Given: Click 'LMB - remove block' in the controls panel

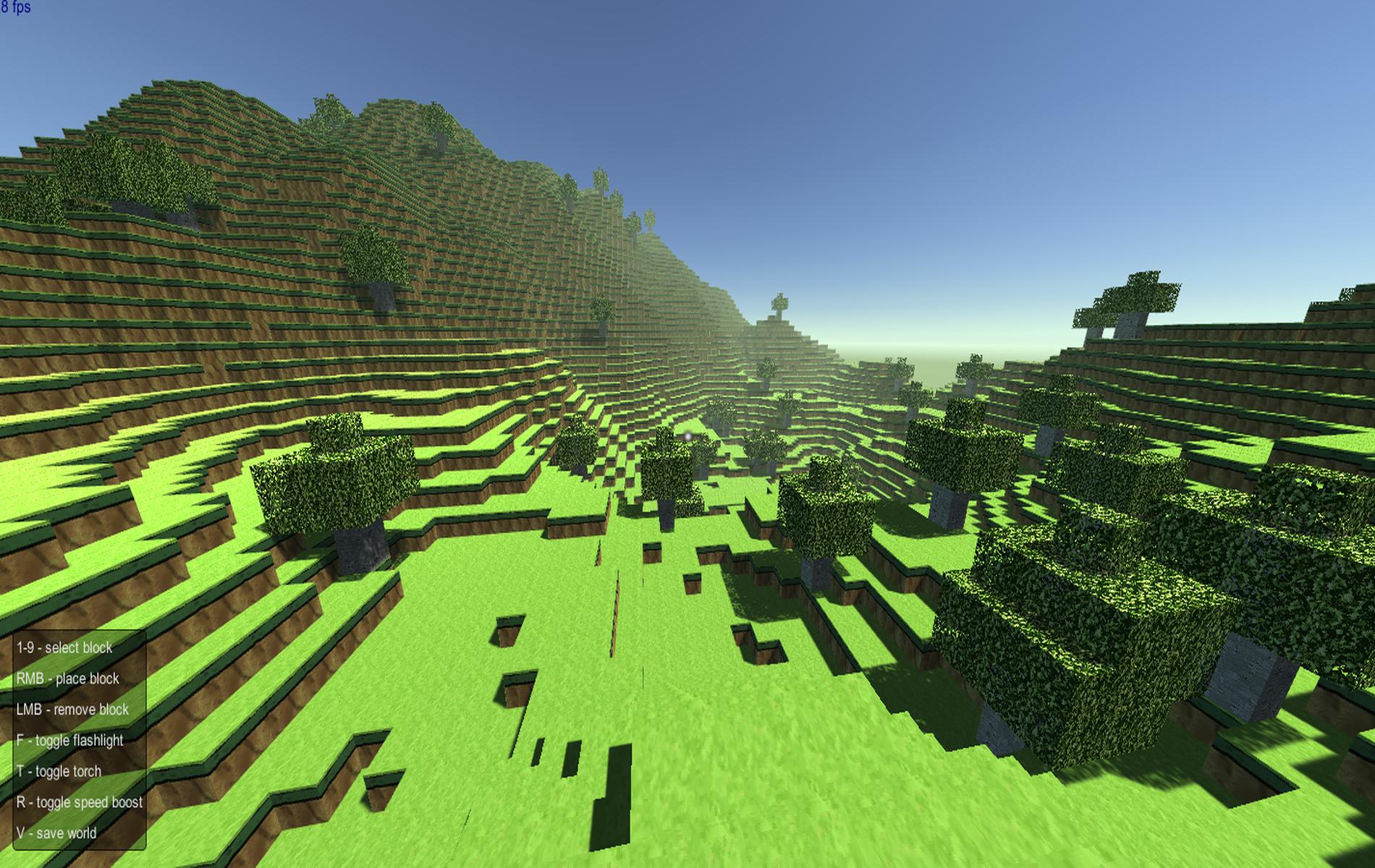Looking at the screenshot, I should pyautogui.click(x=72, y=710).
